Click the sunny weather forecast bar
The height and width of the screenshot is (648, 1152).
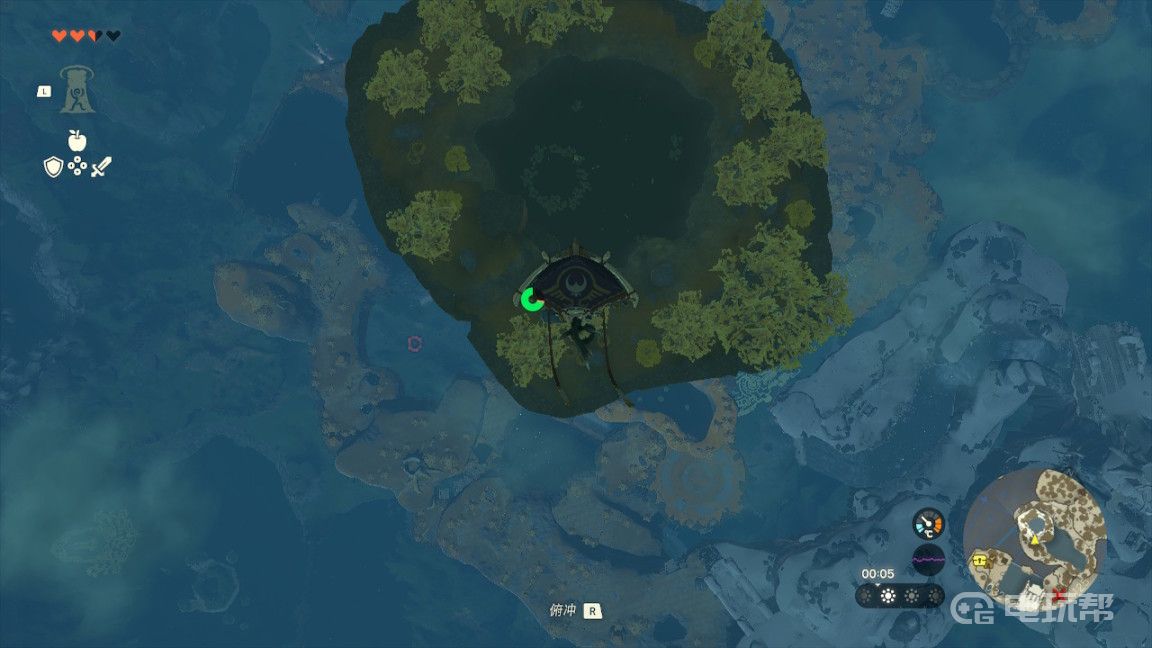click(x=899, y=596)
